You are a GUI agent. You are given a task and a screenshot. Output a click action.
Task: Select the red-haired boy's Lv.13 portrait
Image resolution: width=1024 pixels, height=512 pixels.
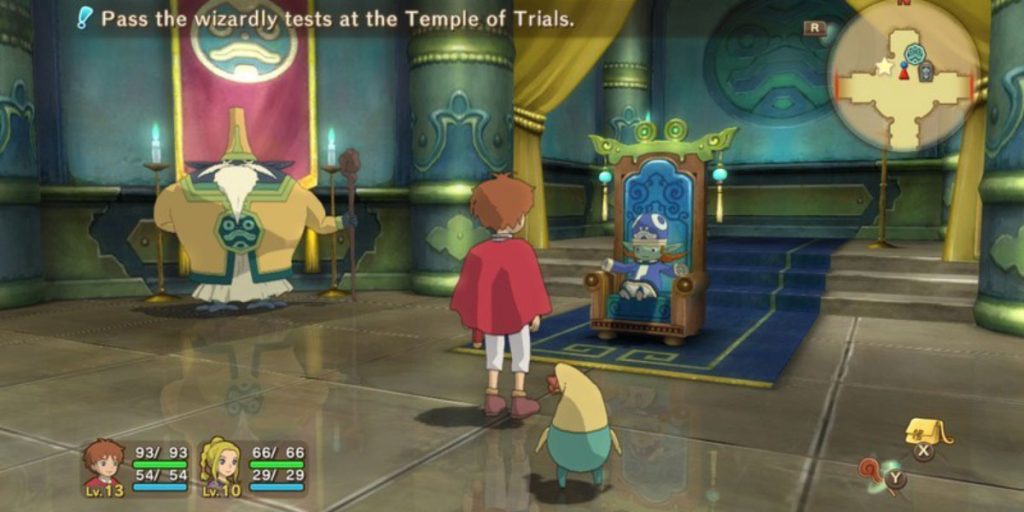pyautogui.click(x=103, y=465)
